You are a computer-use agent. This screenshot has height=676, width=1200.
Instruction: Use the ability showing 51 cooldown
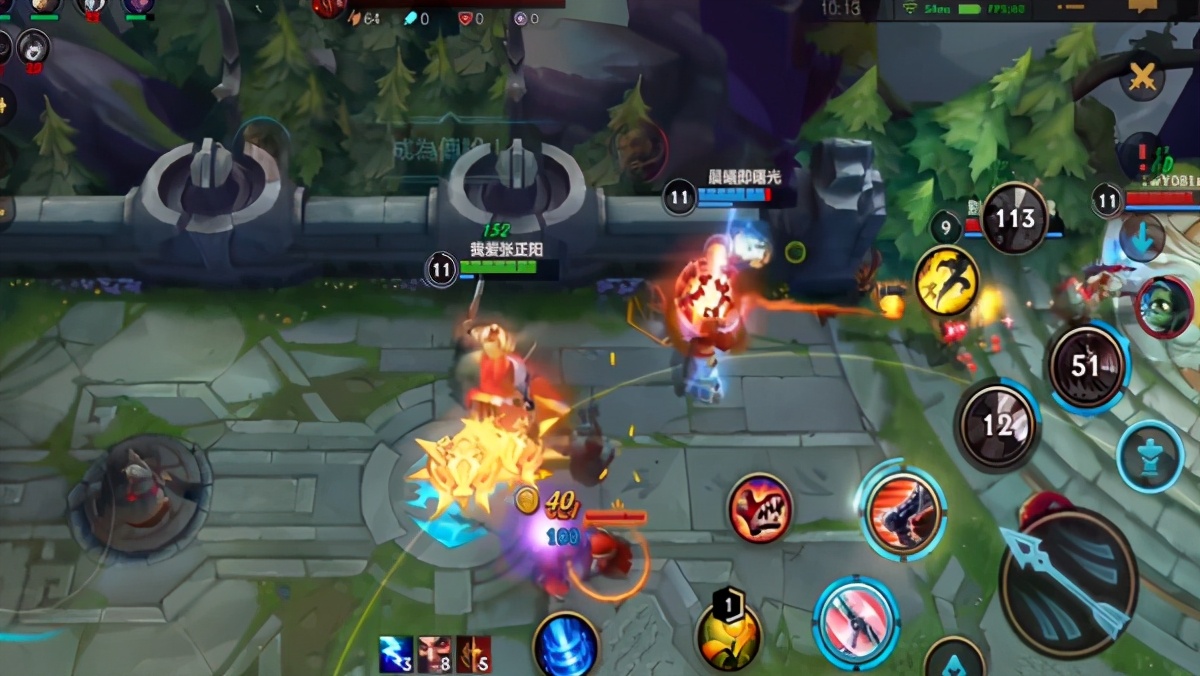(1086, 367)
